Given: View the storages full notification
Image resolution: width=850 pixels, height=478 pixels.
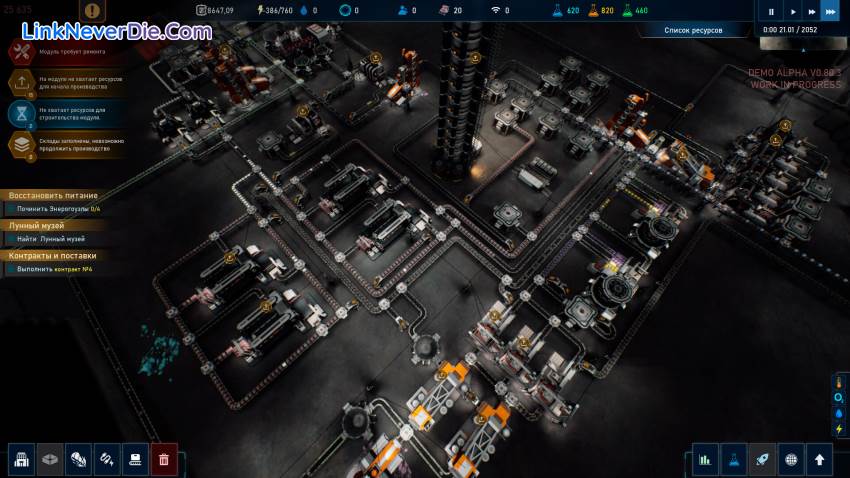Looking at the screenshot, I should [x=22, y=143].
